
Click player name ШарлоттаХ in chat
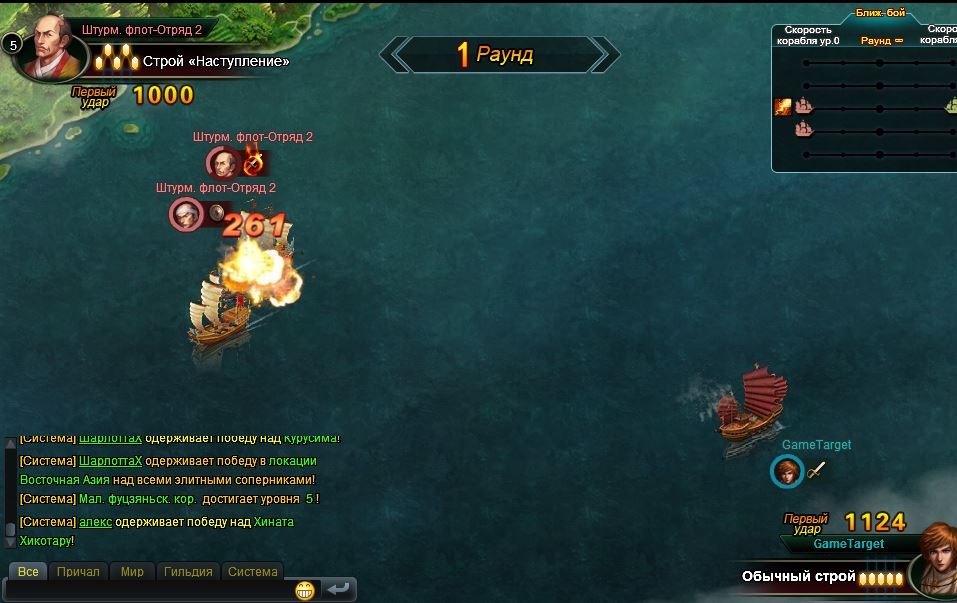[x=110, y=461]
